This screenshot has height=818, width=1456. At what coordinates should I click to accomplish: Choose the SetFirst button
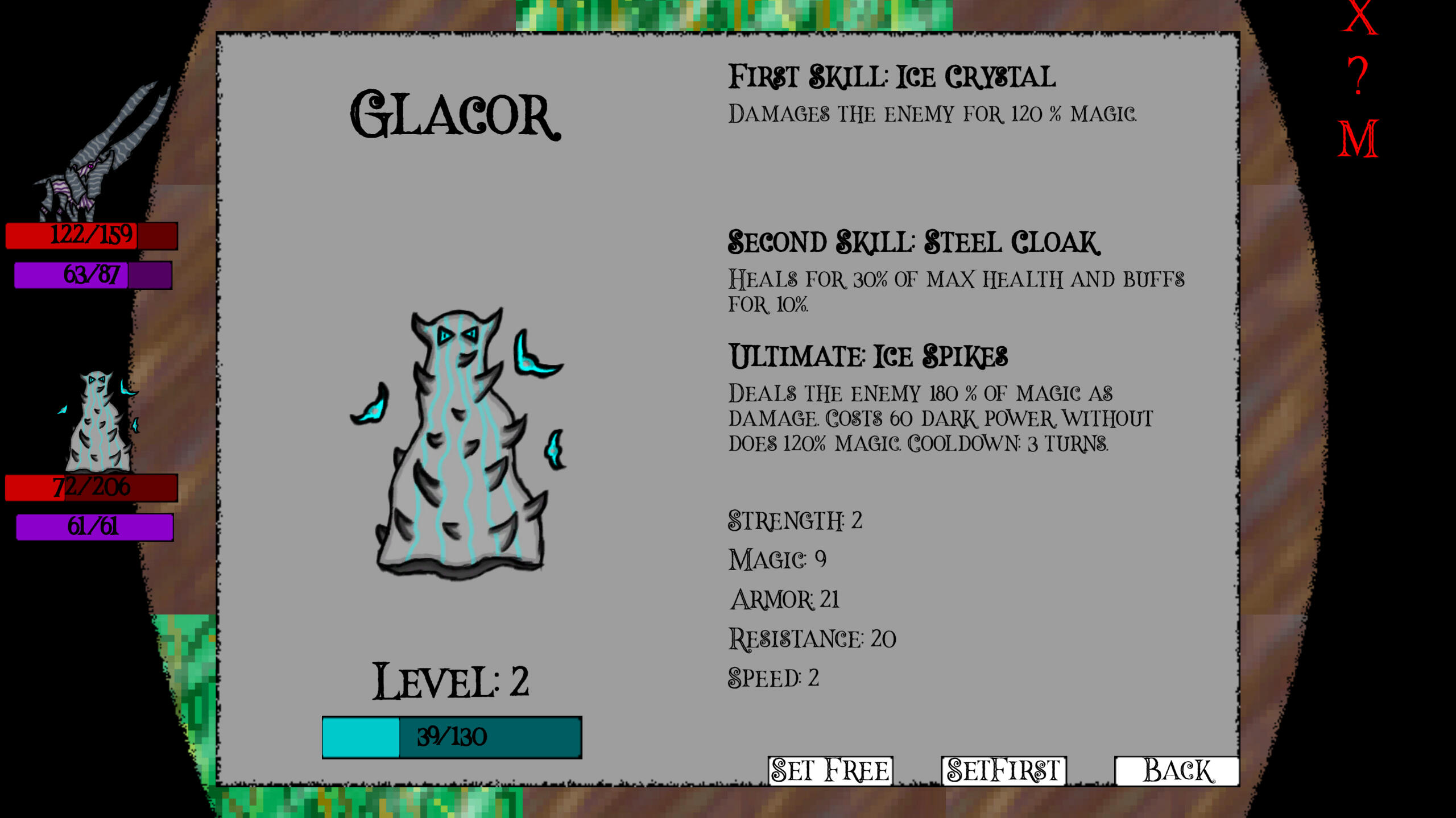[x=1003, y=771]
